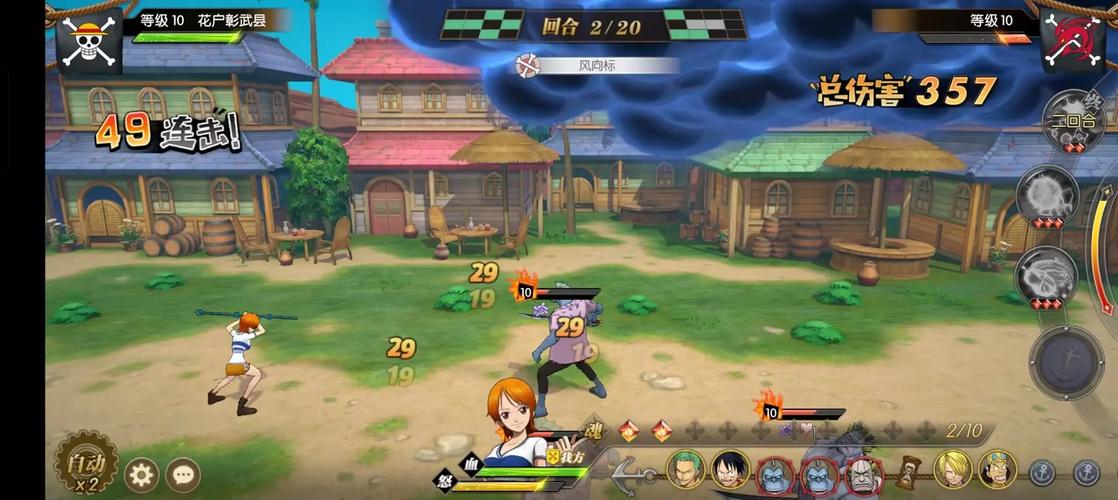
Task: Tap the red enemy pirate flag emblem
Action: [1072, 41]
